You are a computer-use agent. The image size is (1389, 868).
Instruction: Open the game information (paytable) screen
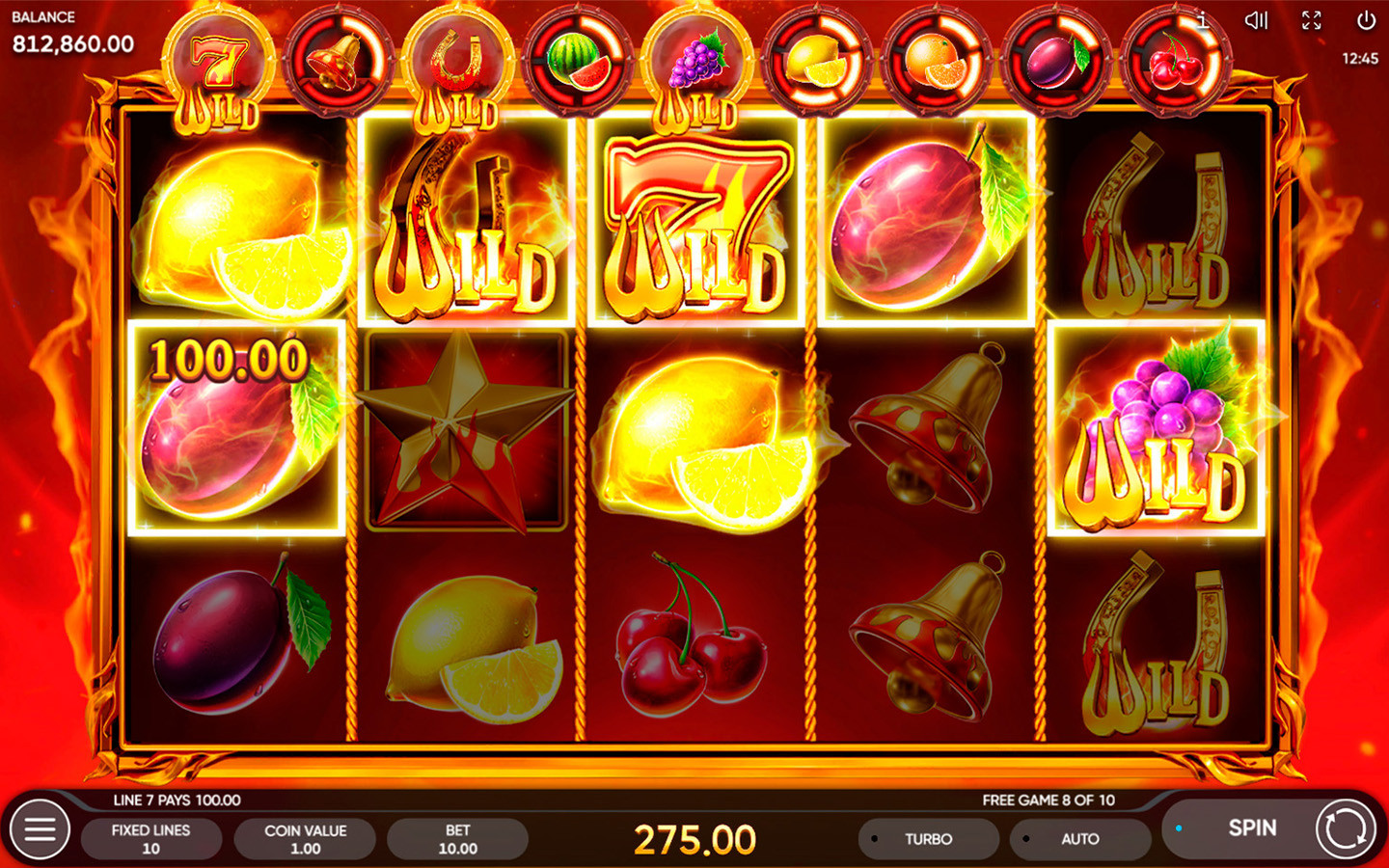point(1202,19)
